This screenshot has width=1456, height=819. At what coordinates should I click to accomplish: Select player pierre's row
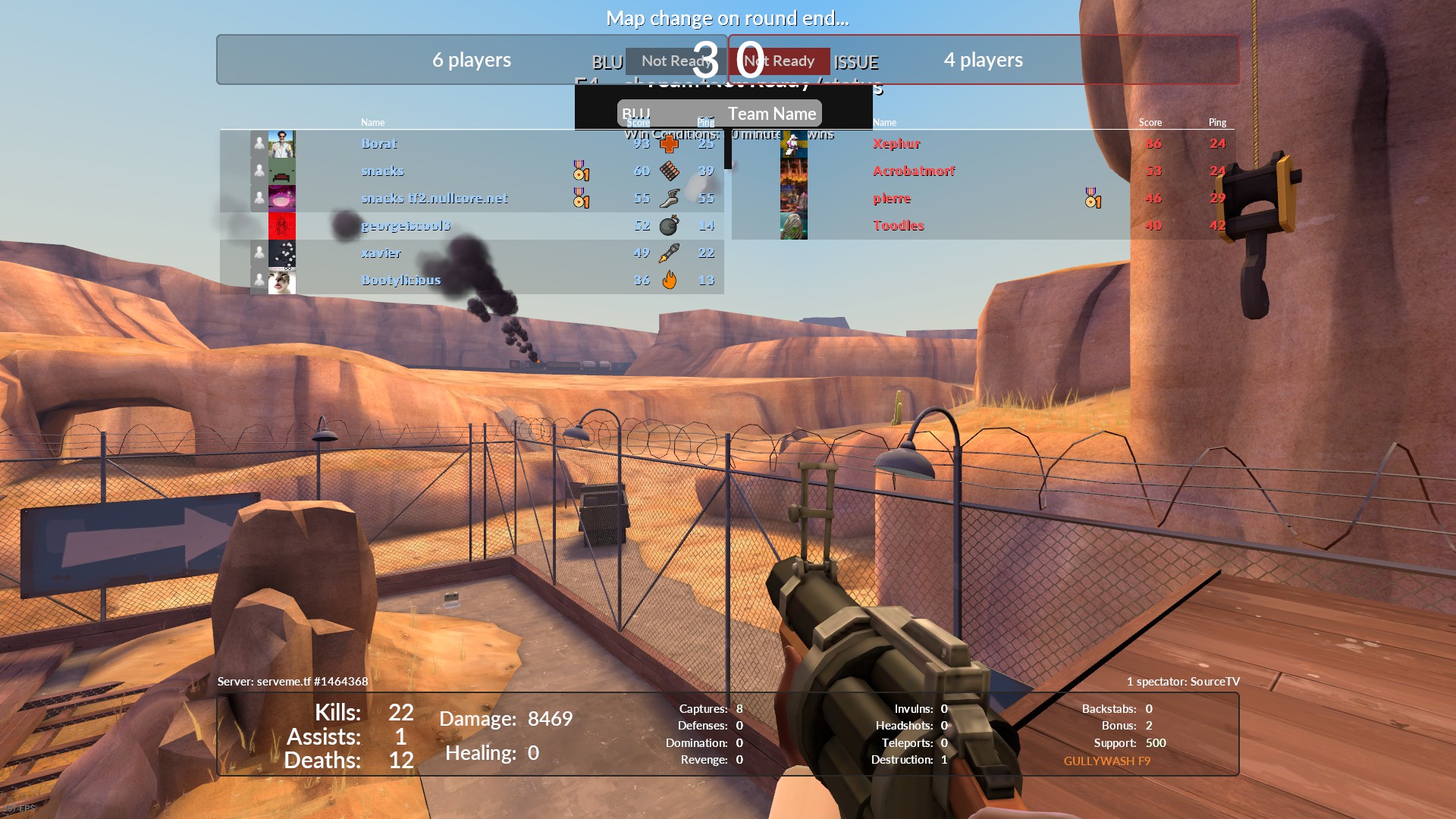(892, 198)
